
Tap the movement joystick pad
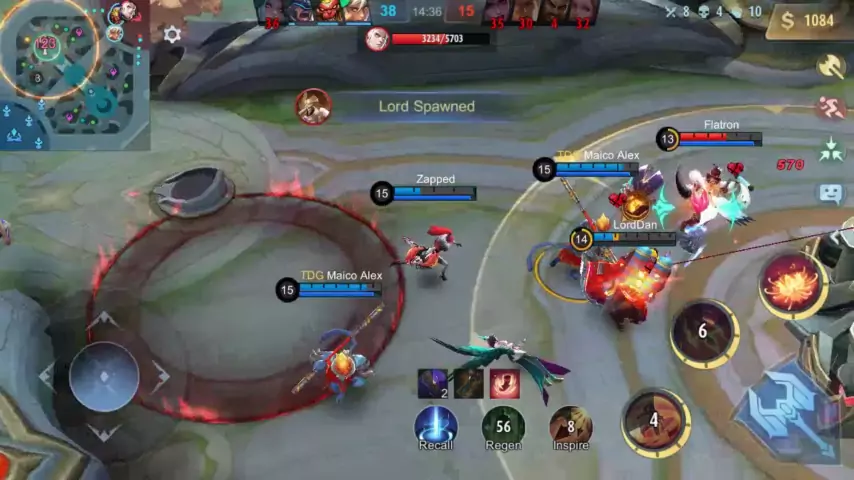pos(104,376)
